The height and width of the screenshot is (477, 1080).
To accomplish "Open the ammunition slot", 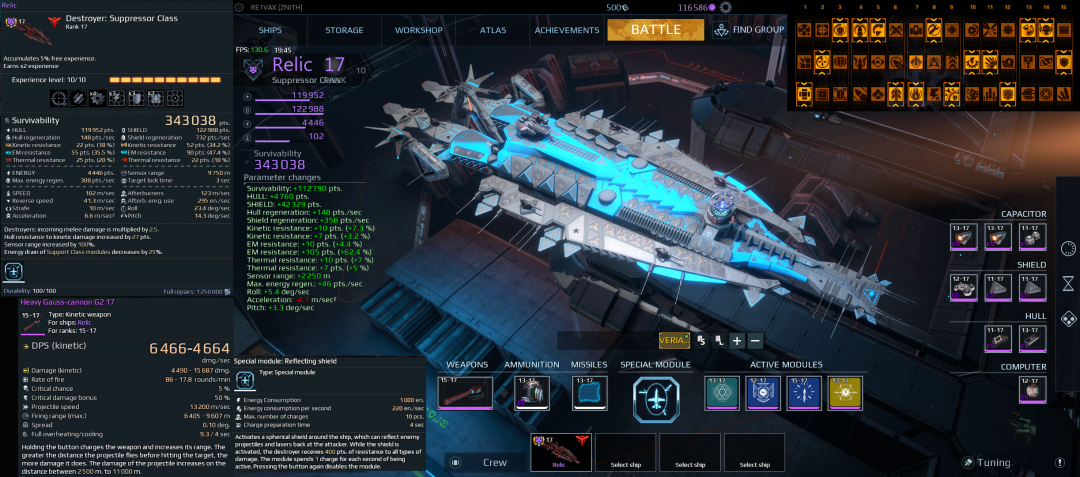I will (x=531, y=392).
